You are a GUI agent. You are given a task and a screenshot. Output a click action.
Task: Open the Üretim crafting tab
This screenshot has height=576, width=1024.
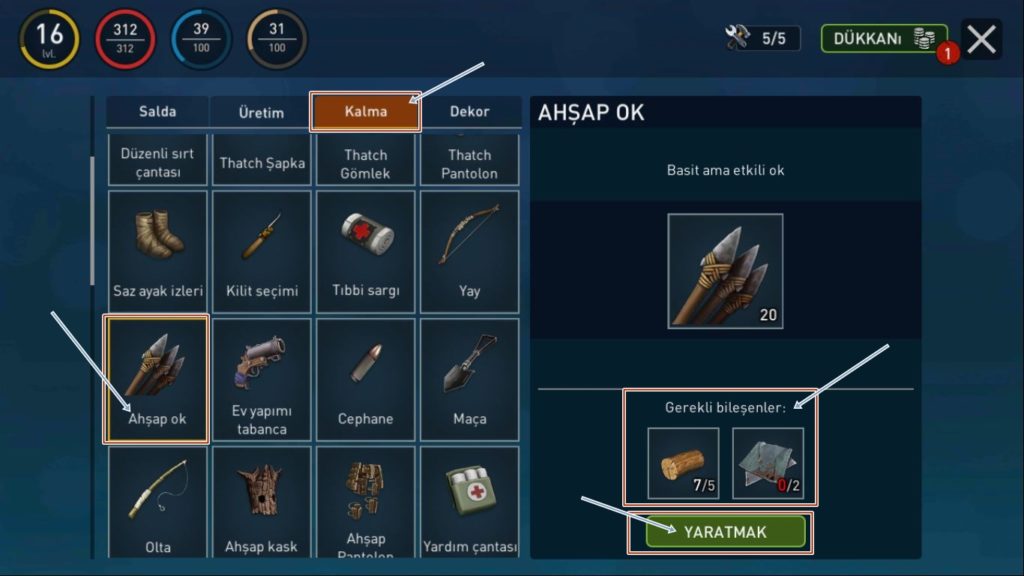[x=261, y=112]
